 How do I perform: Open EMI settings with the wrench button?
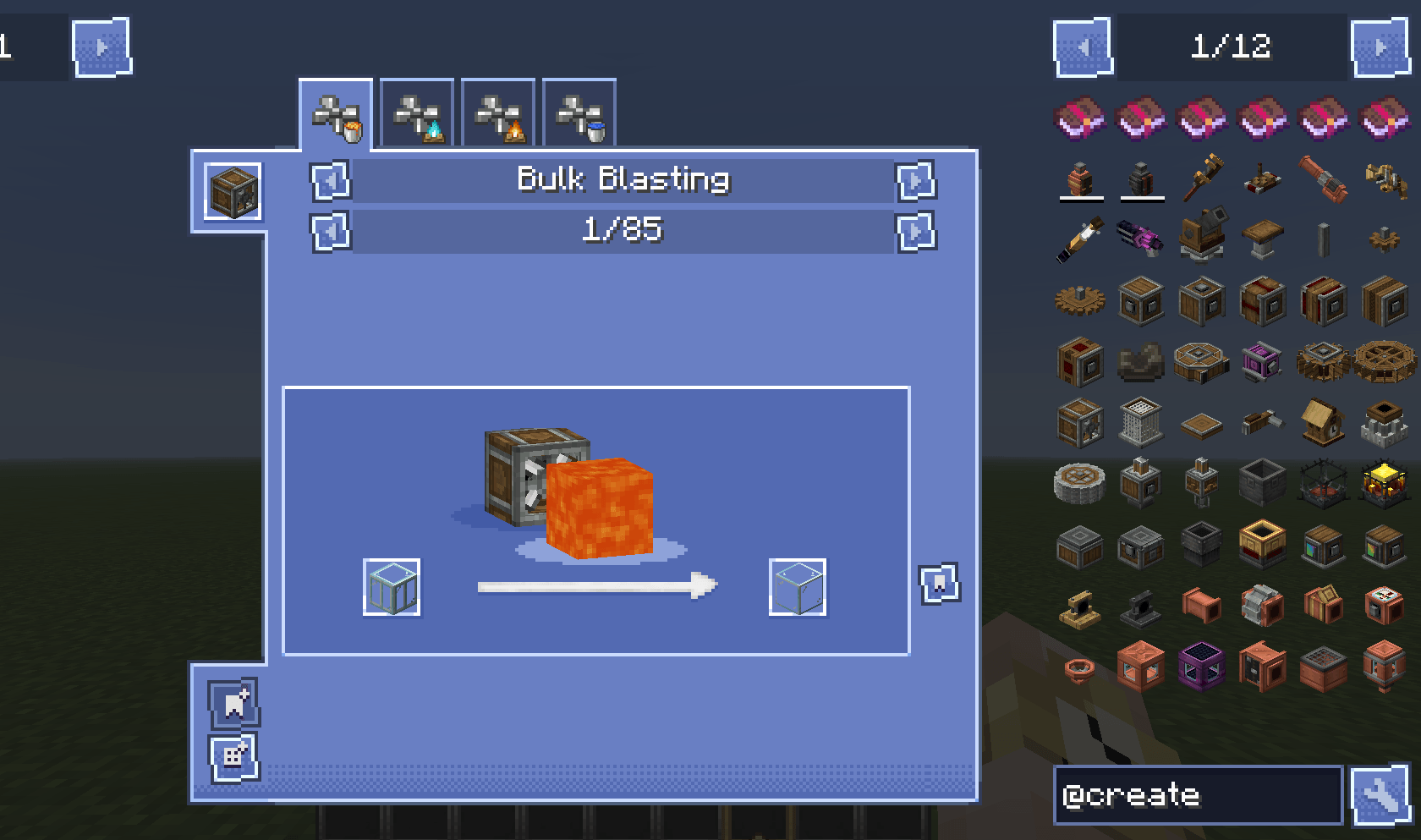pos(1382,796)
